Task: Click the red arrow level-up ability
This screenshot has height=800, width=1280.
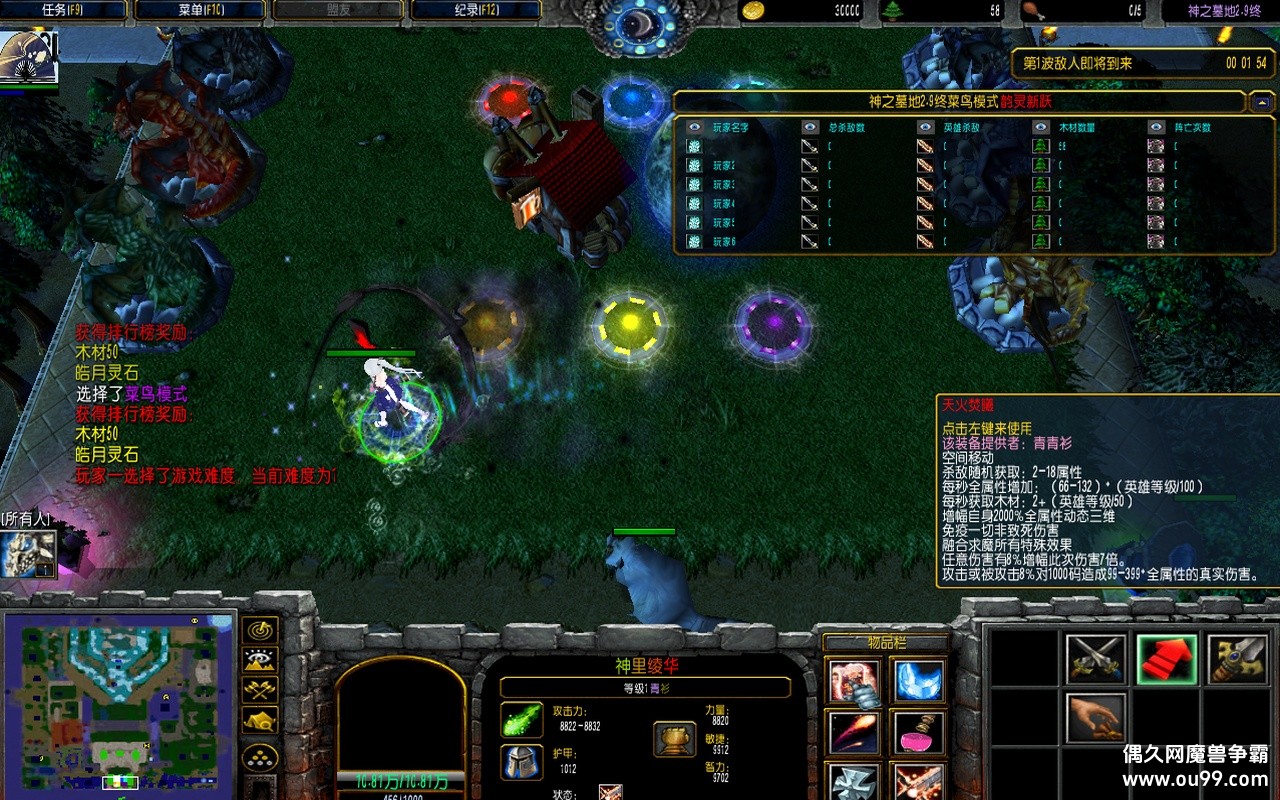Action: click(1166, 659)
